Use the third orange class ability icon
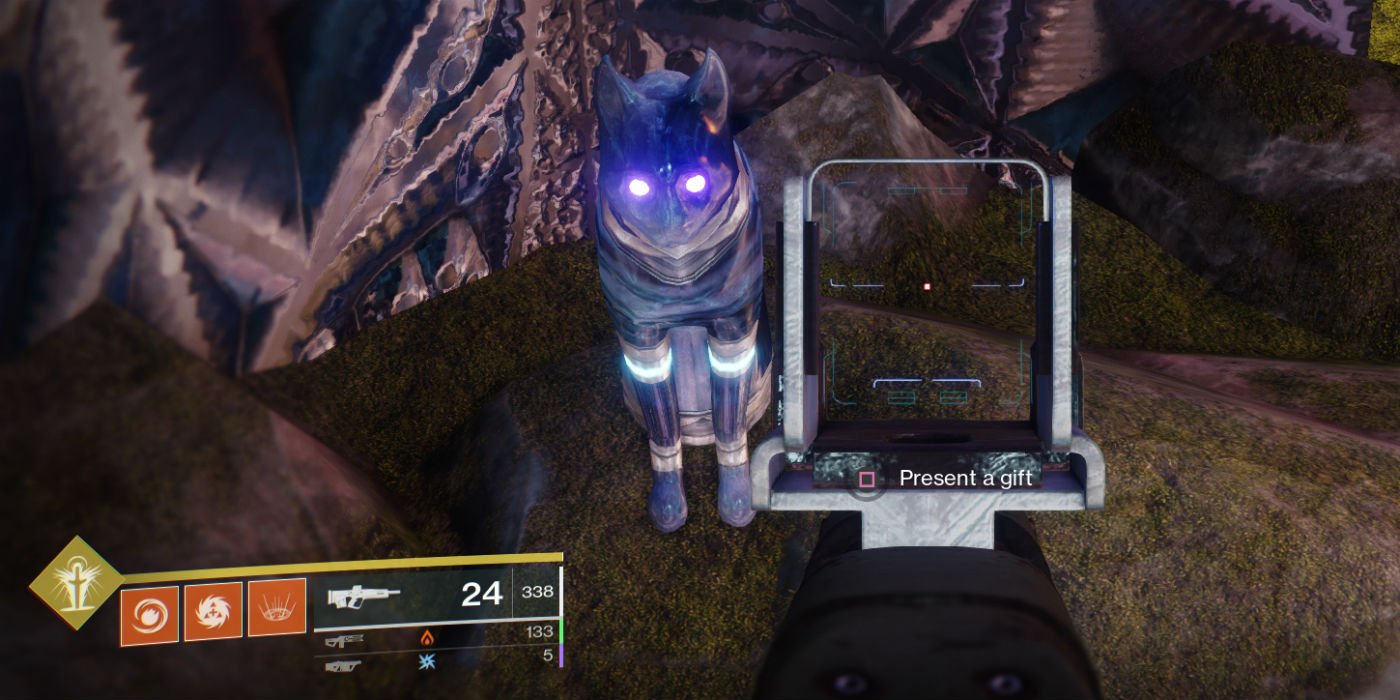Screen dimensions: 1400x700 tap(276, 608)
